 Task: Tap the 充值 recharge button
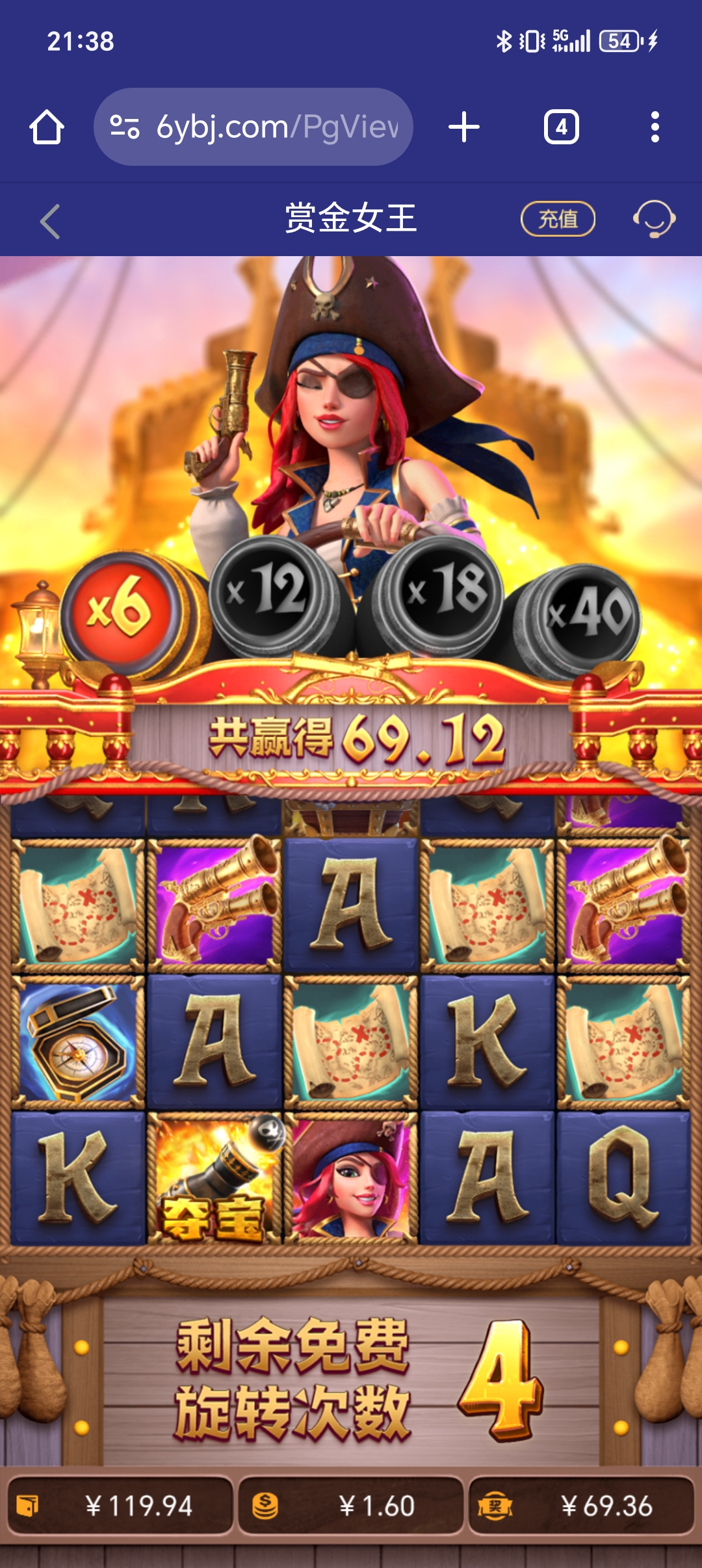point(558,219)
